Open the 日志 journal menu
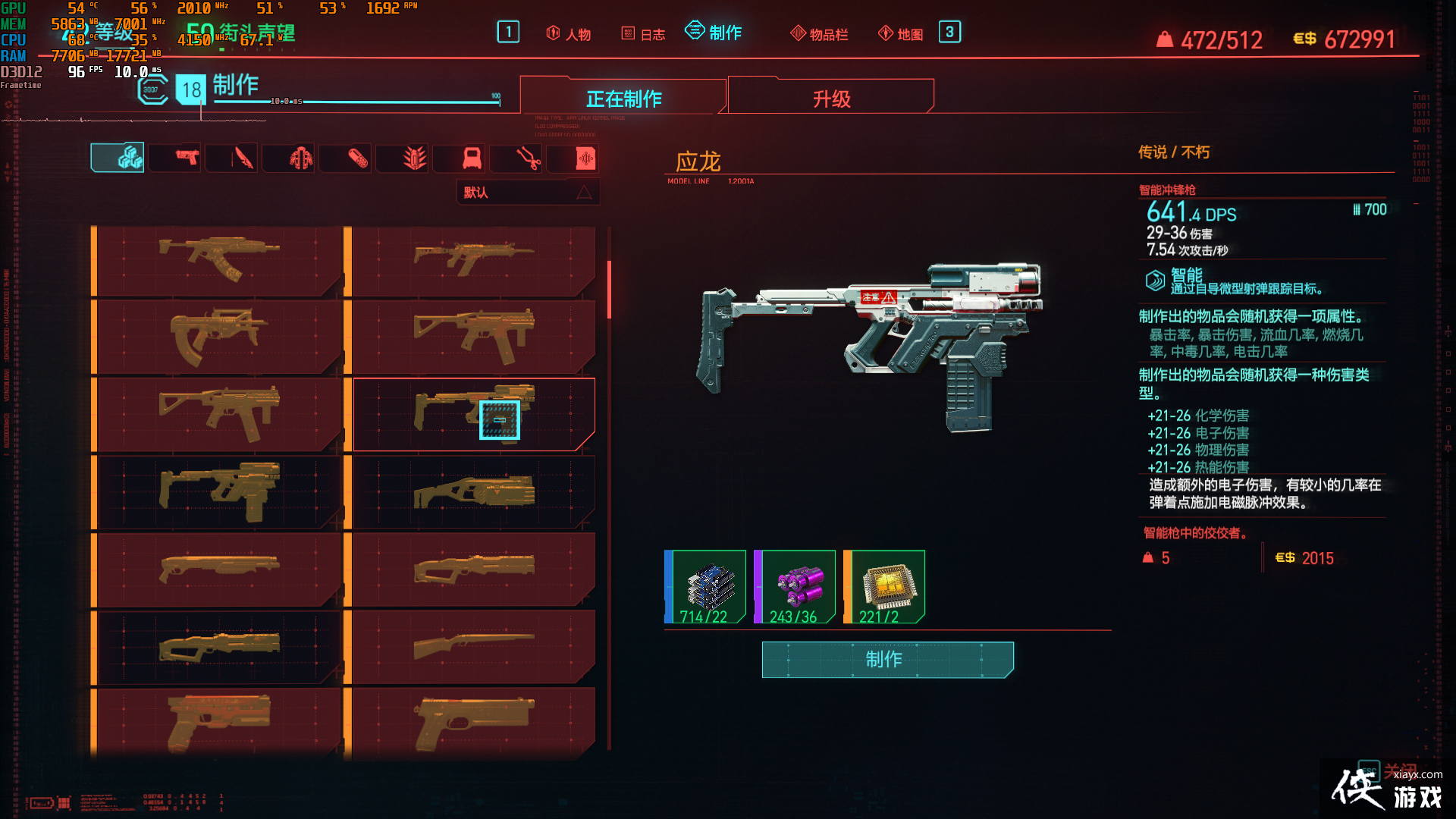Screen dimensions: 1456x819 point(642,33)
